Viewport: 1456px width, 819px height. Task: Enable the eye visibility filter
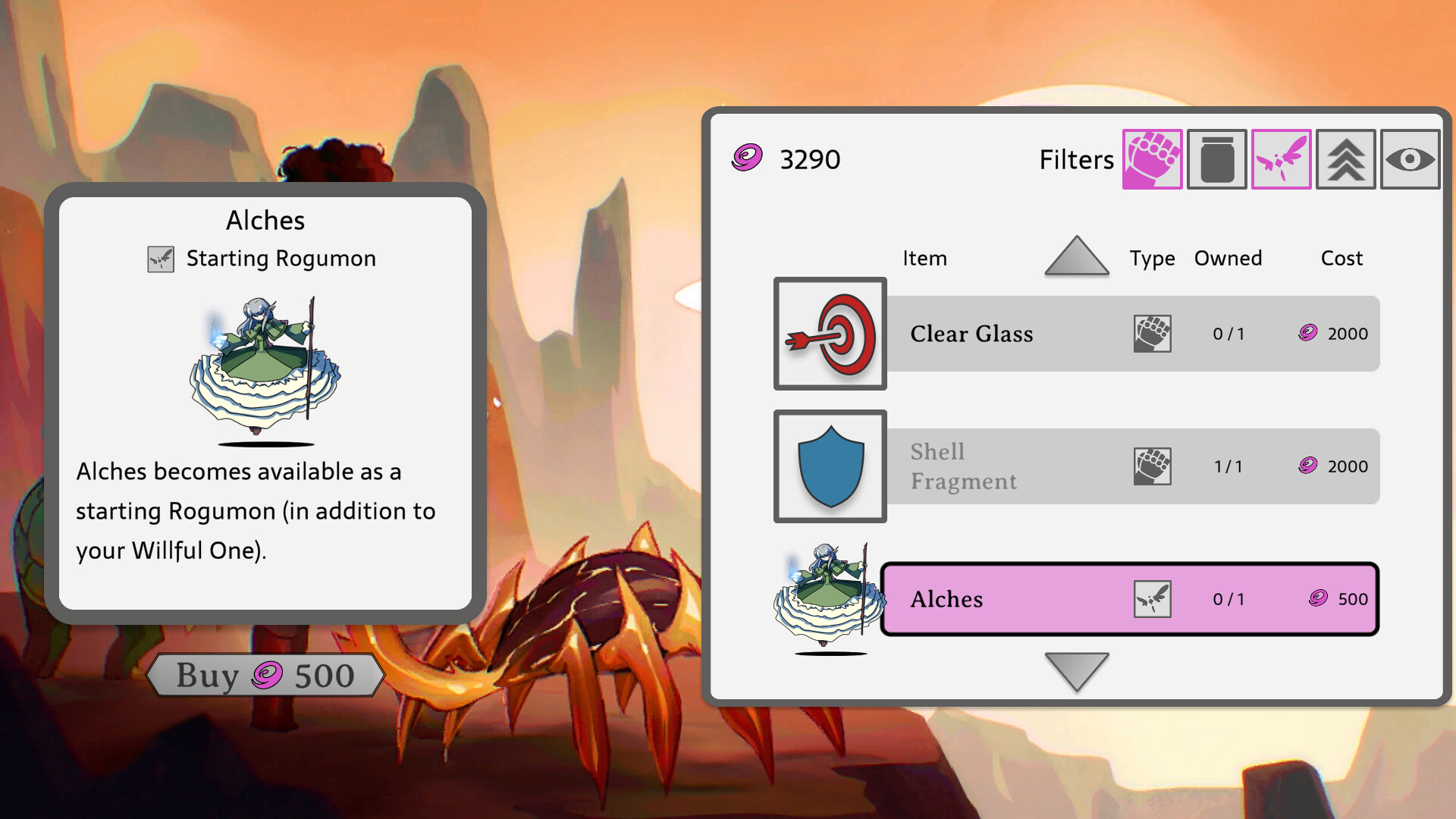pyautogui.click(x=1410, y=159)
